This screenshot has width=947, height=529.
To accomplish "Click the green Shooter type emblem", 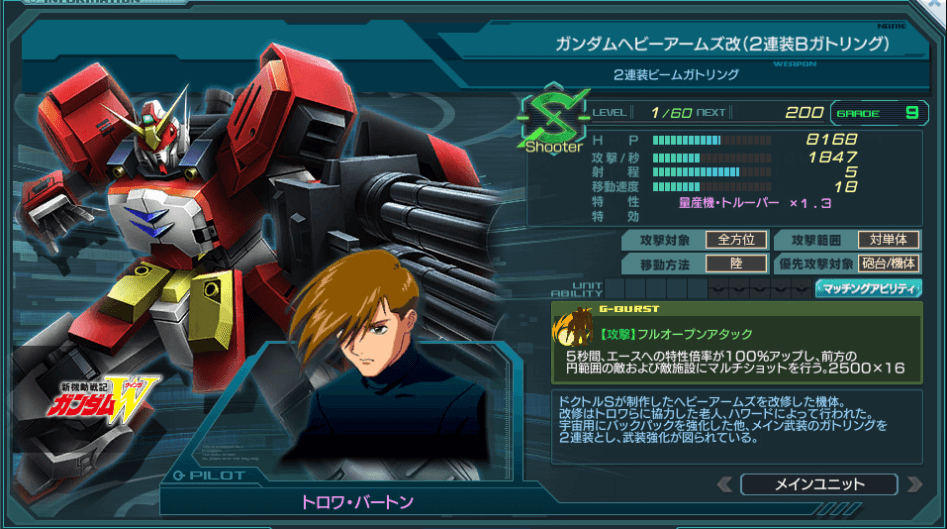I will tap(553, 122).
